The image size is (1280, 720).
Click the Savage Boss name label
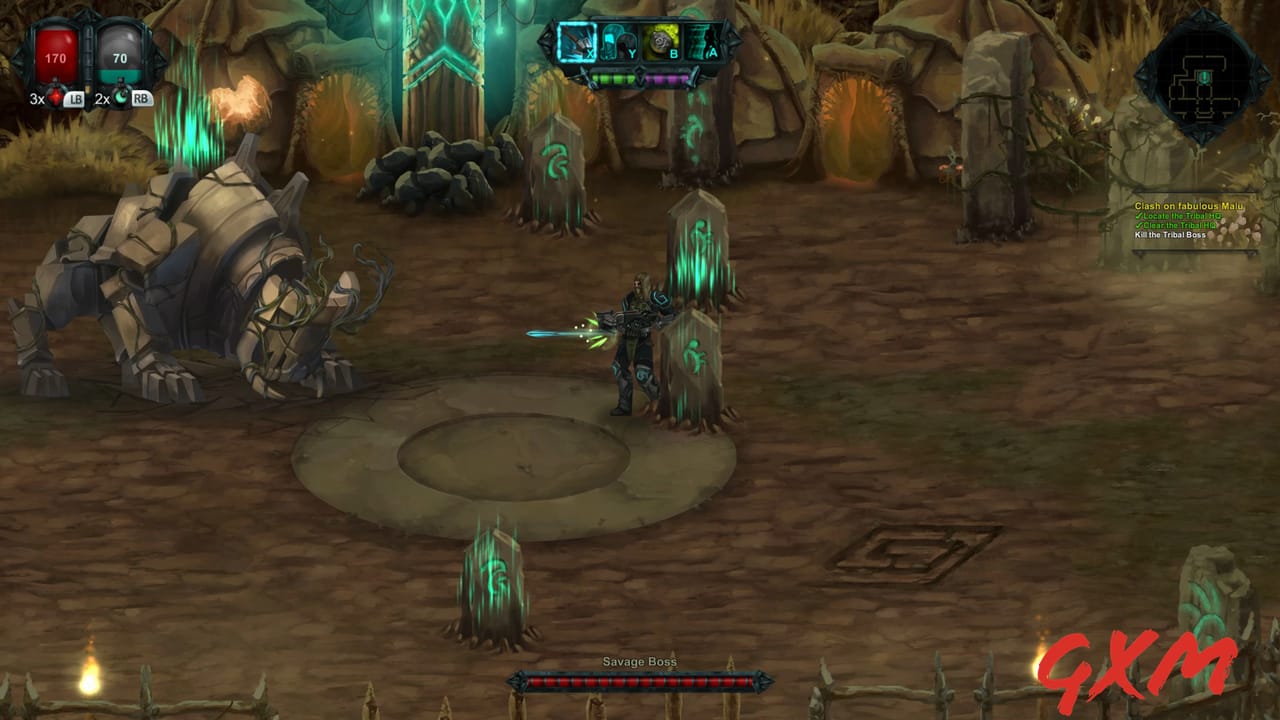[639, 661]
